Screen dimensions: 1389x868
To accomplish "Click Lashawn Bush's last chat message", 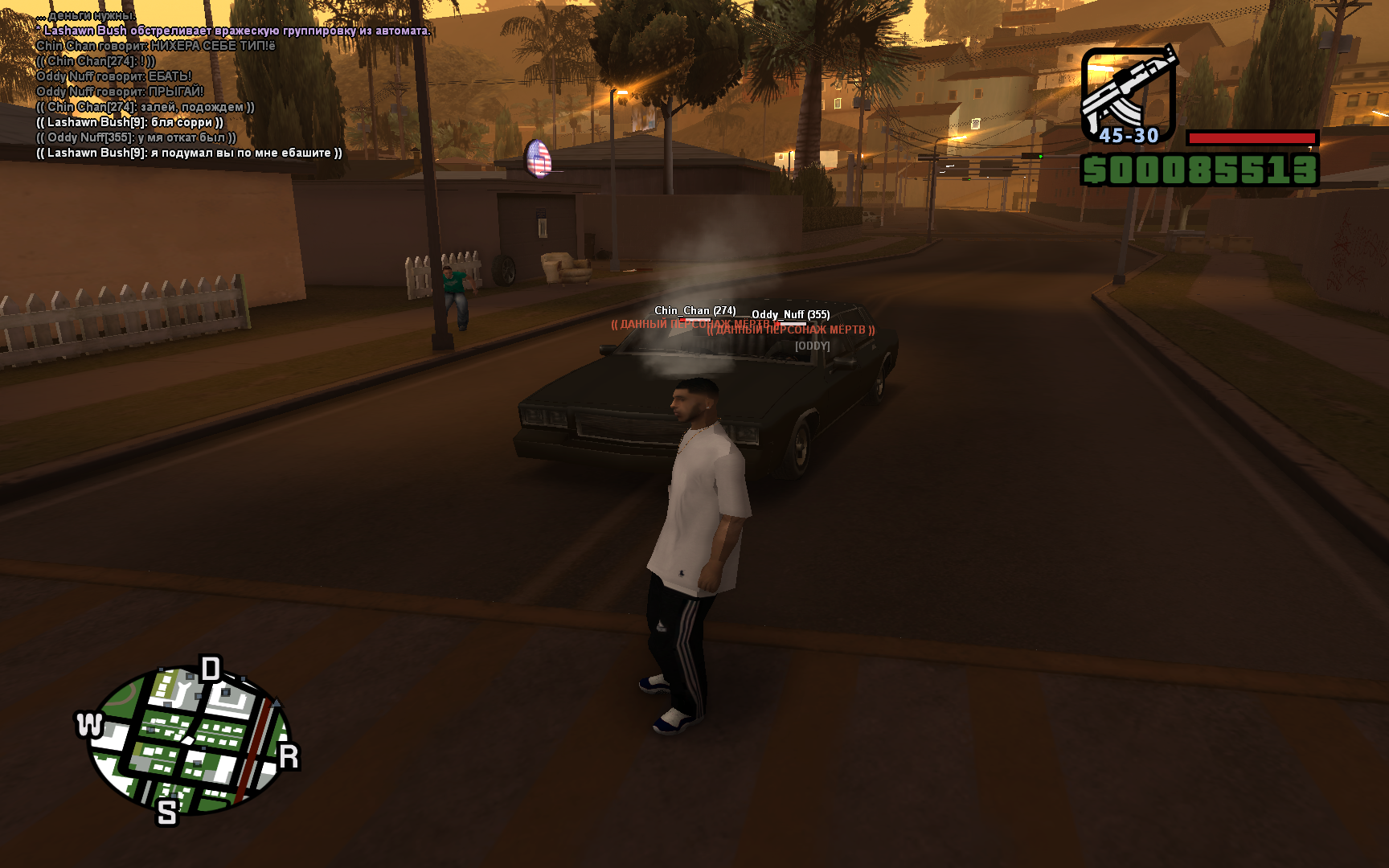I will coord(189,153).
